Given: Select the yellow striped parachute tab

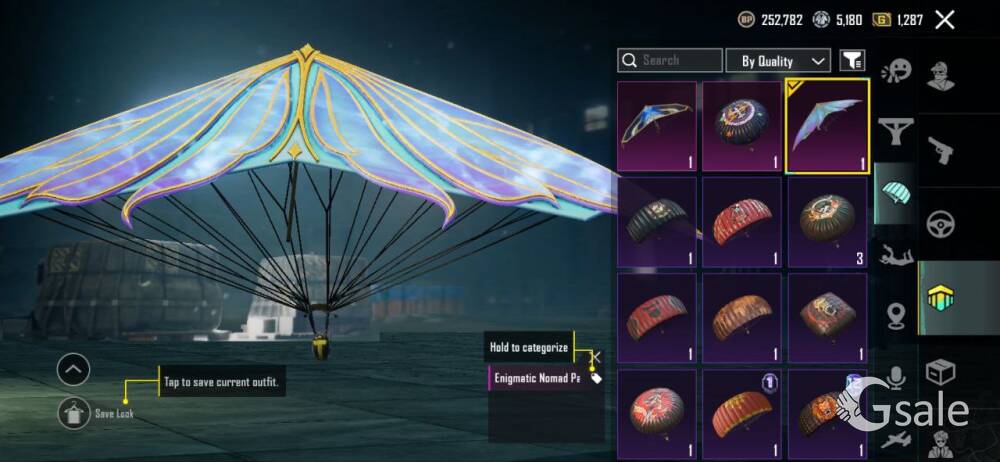Looking at the screenshot, I should coord(941,298).
